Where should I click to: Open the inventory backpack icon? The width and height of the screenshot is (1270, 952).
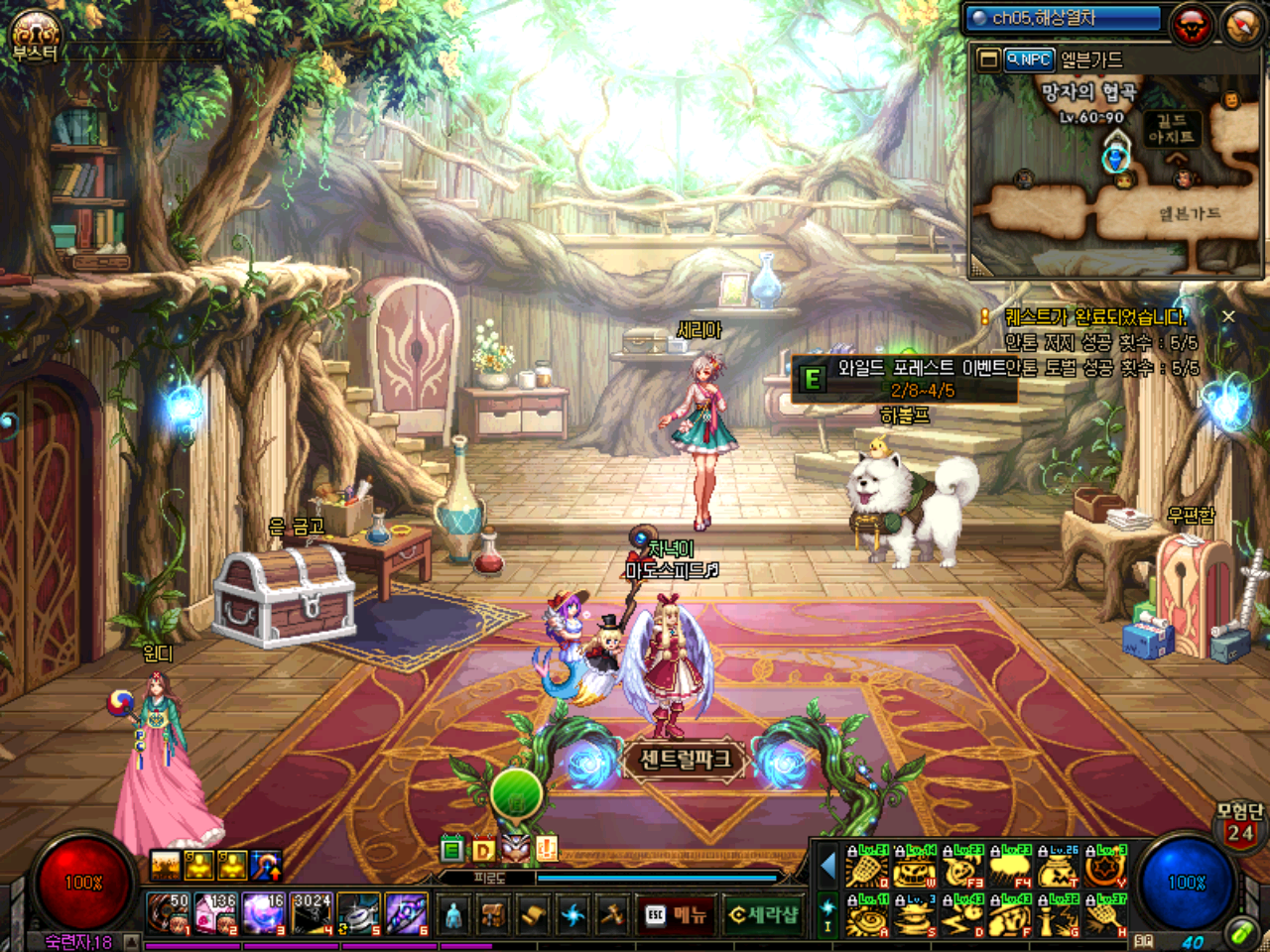click(493, 914)
